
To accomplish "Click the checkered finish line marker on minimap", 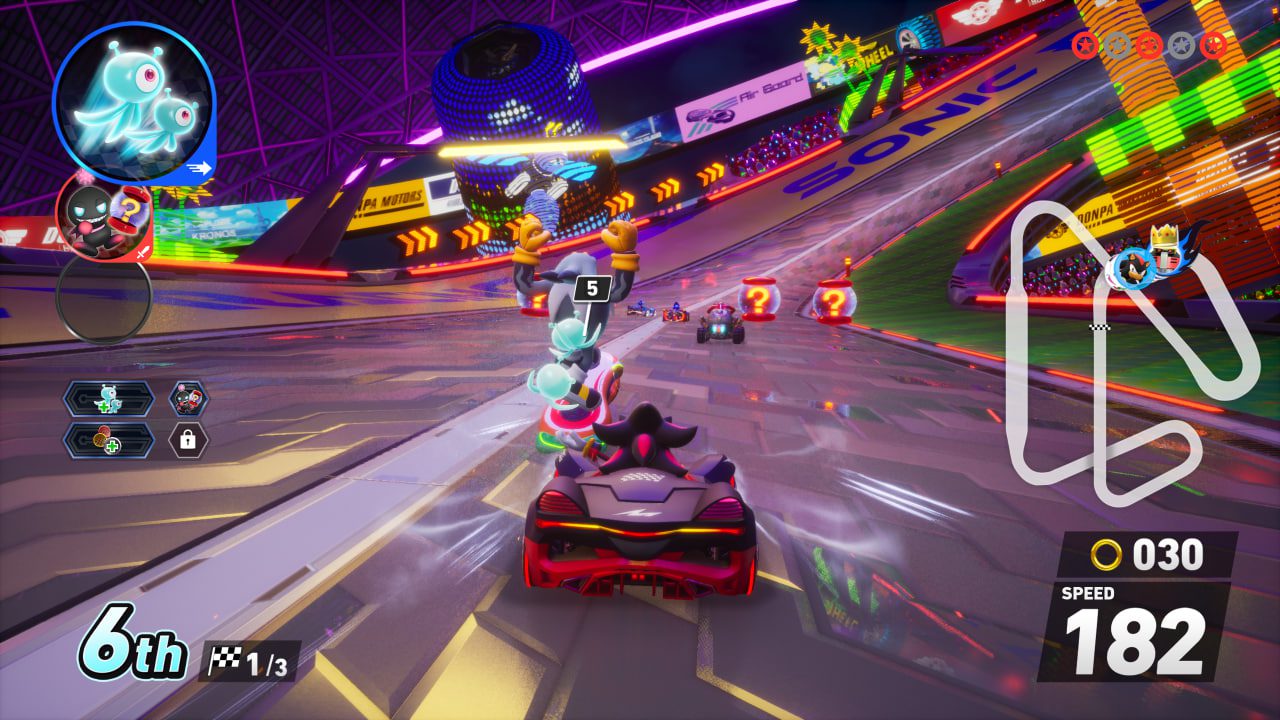I will click(x=1098, y=326).
